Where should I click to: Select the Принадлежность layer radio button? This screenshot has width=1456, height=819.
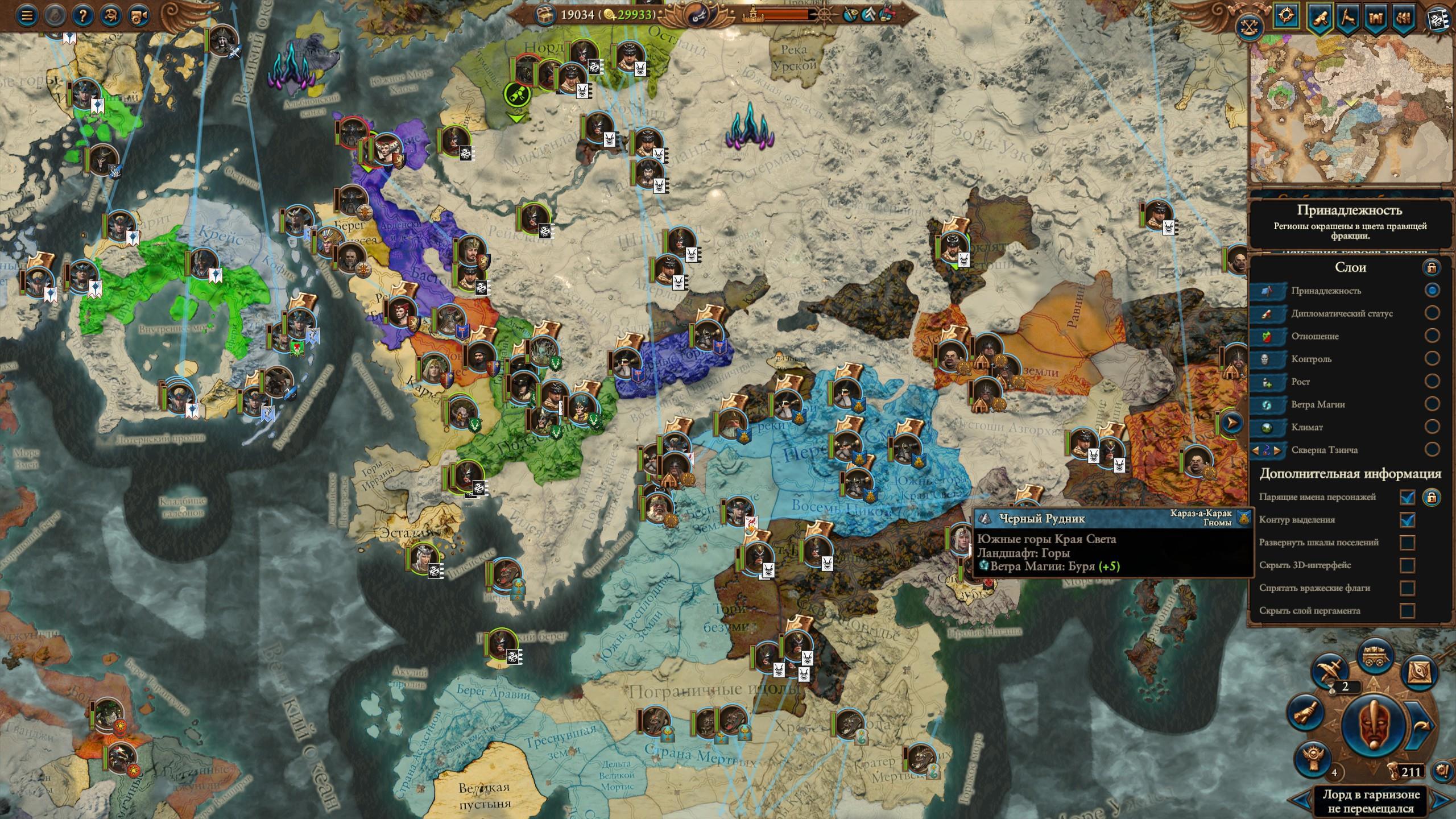click(x=1432, y=290)
